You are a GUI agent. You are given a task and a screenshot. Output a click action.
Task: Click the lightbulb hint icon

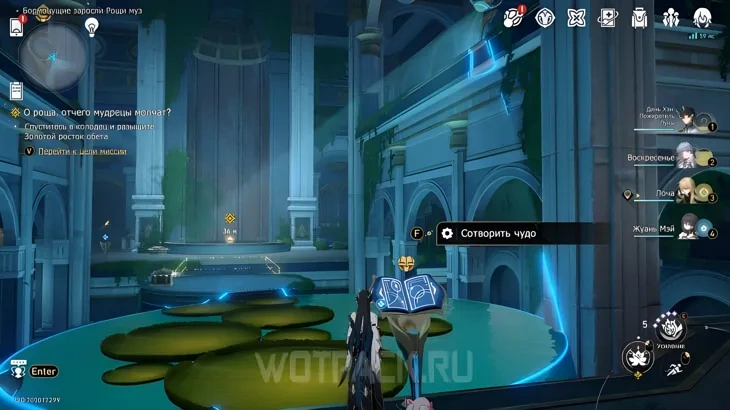click(92, 27)
